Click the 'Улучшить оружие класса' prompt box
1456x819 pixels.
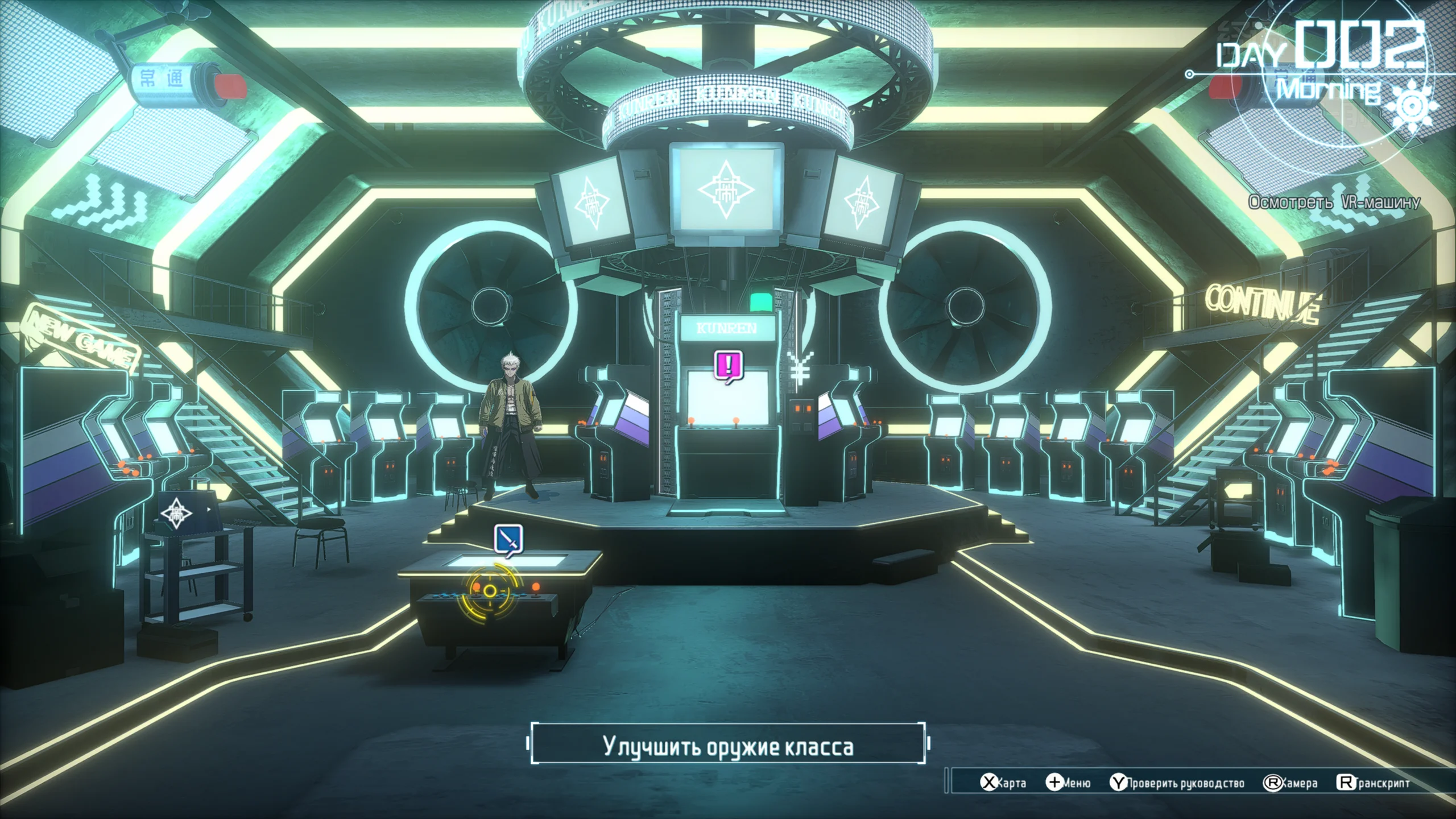click(x=728, y=746)
